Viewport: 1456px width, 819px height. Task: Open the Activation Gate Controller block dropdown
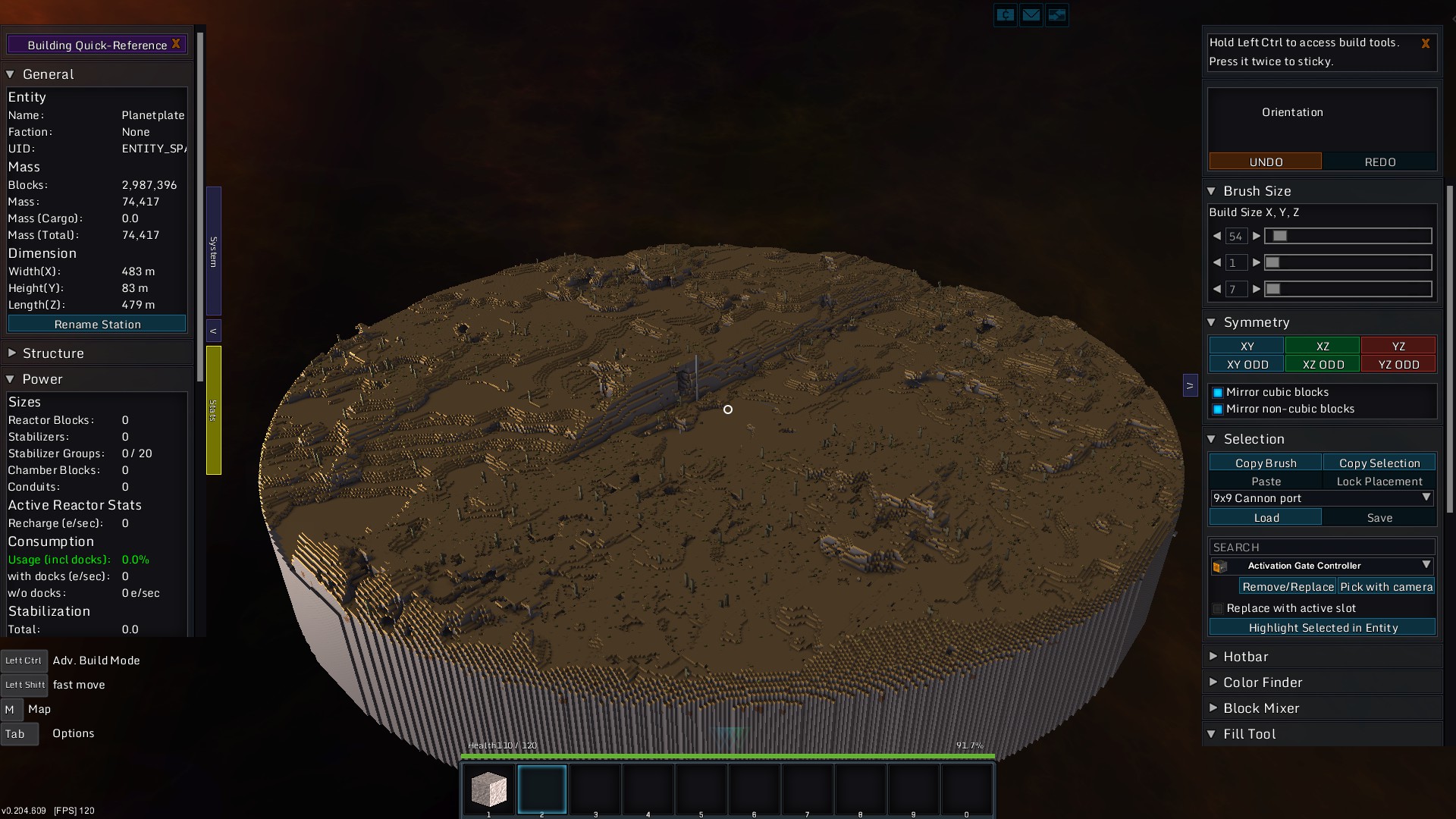tap(1426, 565)
